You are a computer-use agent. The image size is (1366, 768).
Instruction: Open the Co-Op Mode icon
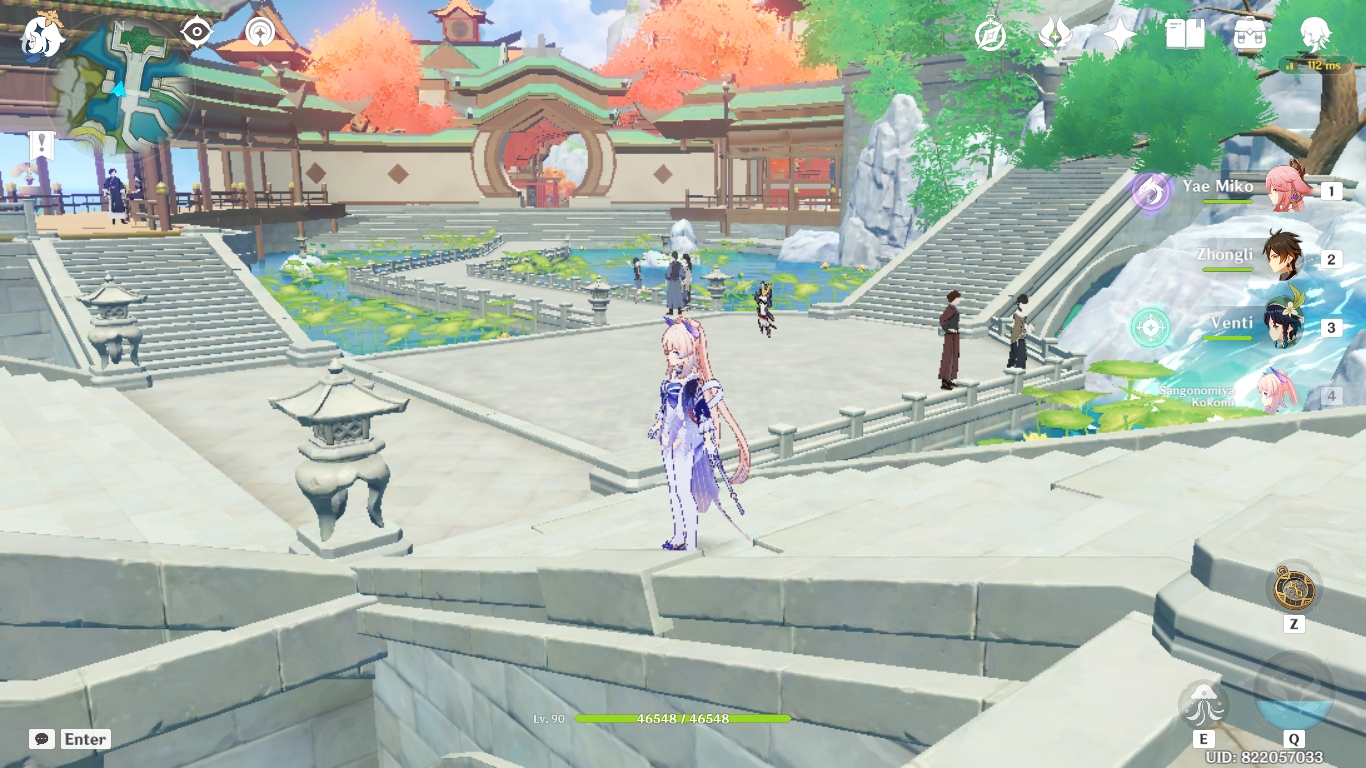[258, 33]
